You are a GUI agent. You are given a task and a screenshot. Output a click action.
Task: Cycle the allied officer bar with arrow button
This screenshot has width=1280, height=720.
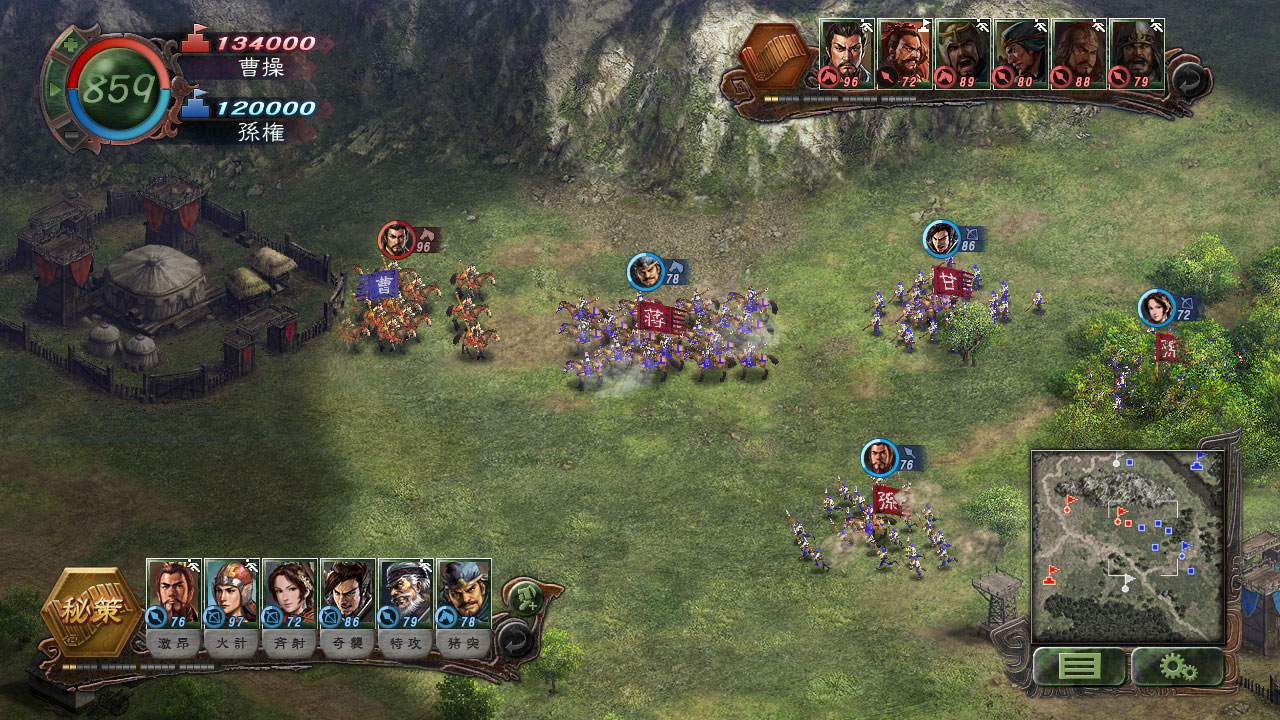coord(515,638)
